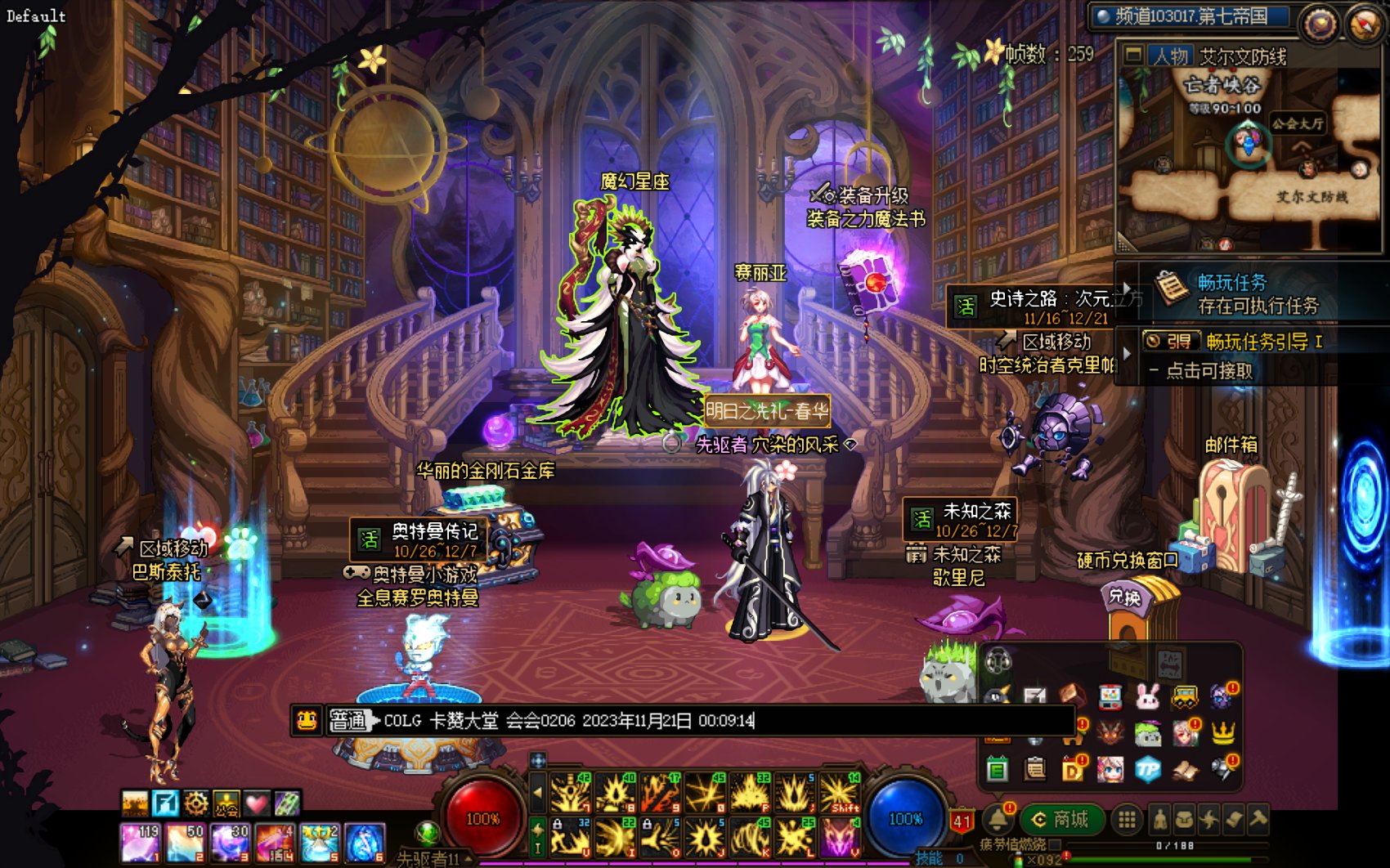The height and width of the screenshot is (868, 1390).
Task: Use the blue gem item in slot 6
Action: coord(365,843)
